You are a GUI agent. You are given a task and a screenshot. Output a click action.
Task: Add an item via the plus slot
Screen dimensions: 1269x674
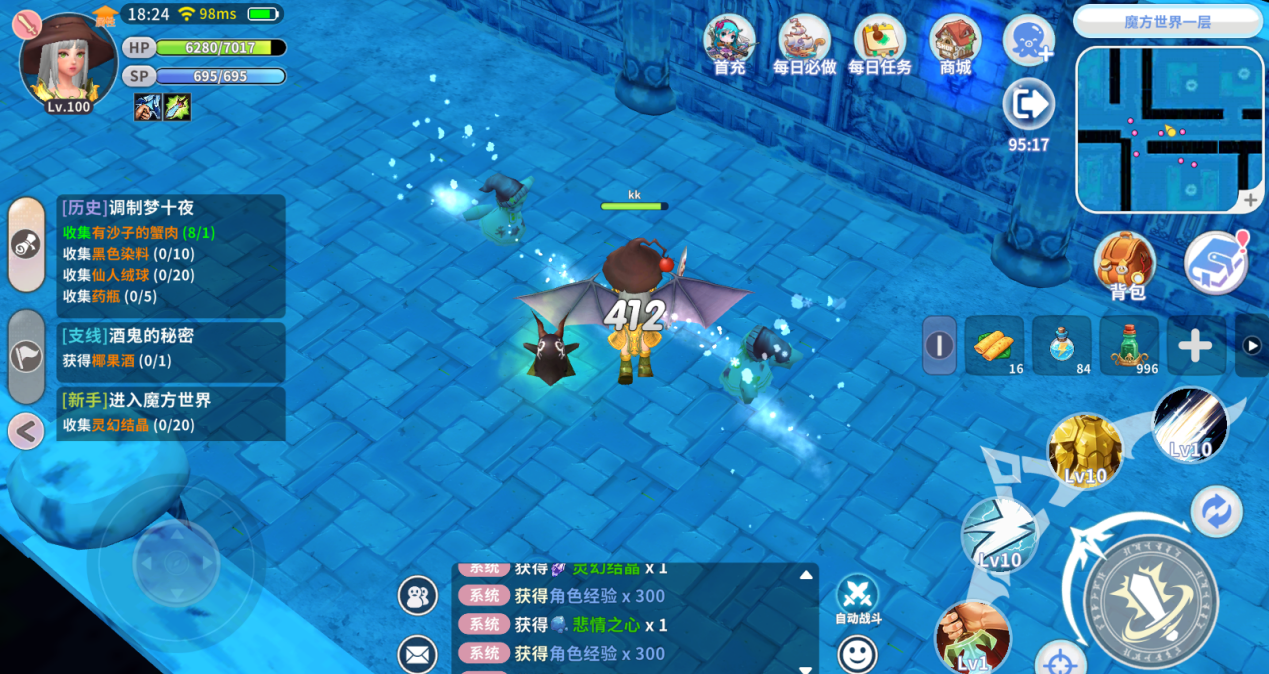pyautogui.click(x=1195, y=346)
